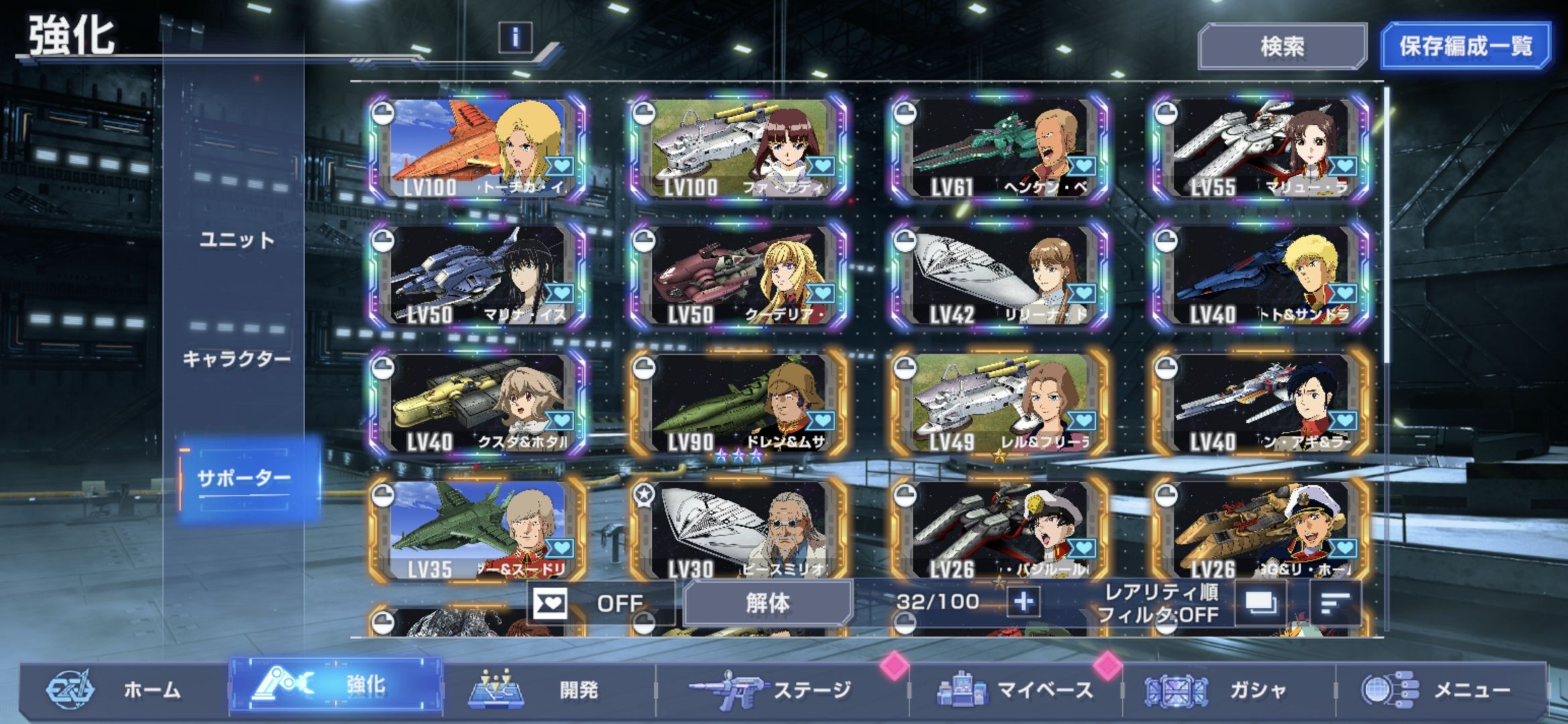Screen dimensions: 1568x724
Task: Switch to the キャラクター tab
Action: (x=237, y=359)
